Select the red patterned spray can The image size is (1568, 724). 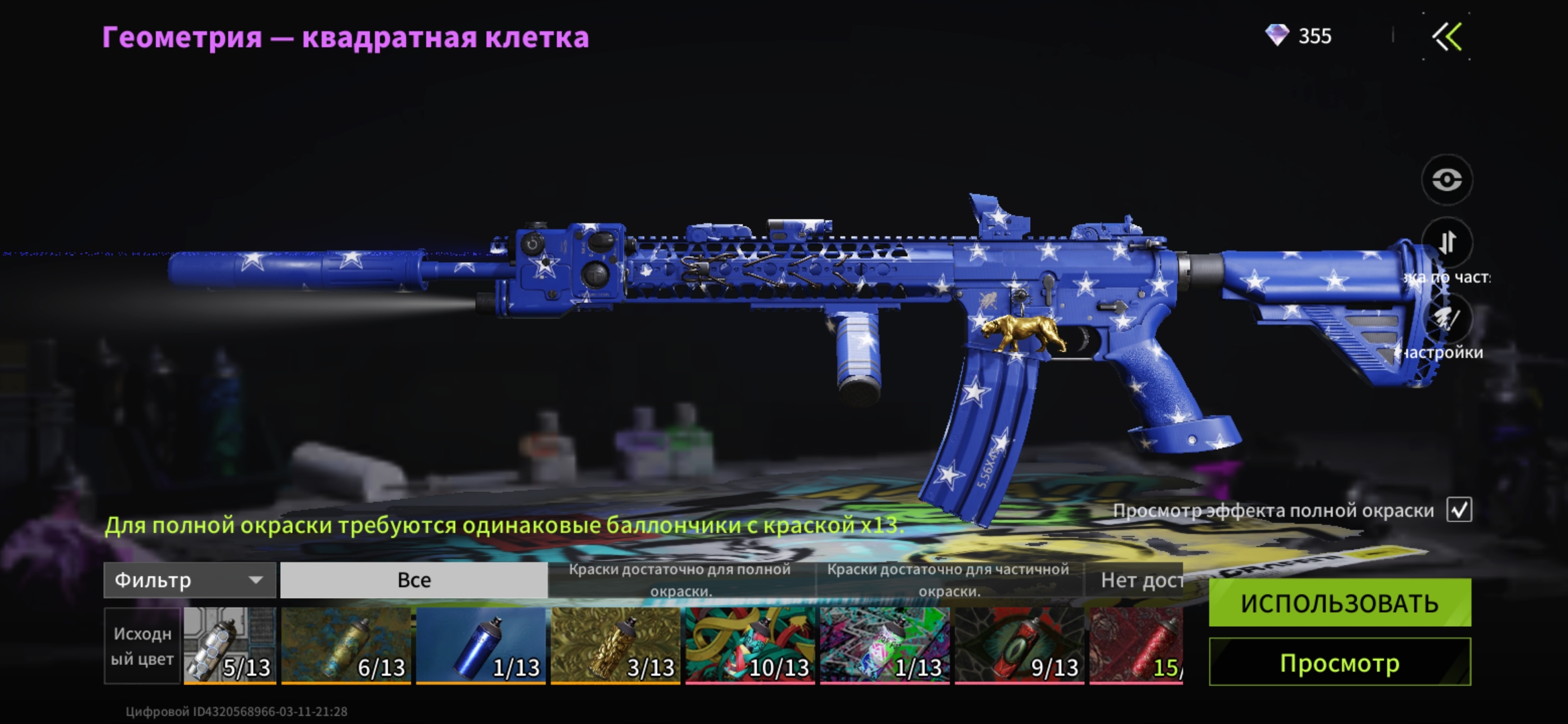1136,646
